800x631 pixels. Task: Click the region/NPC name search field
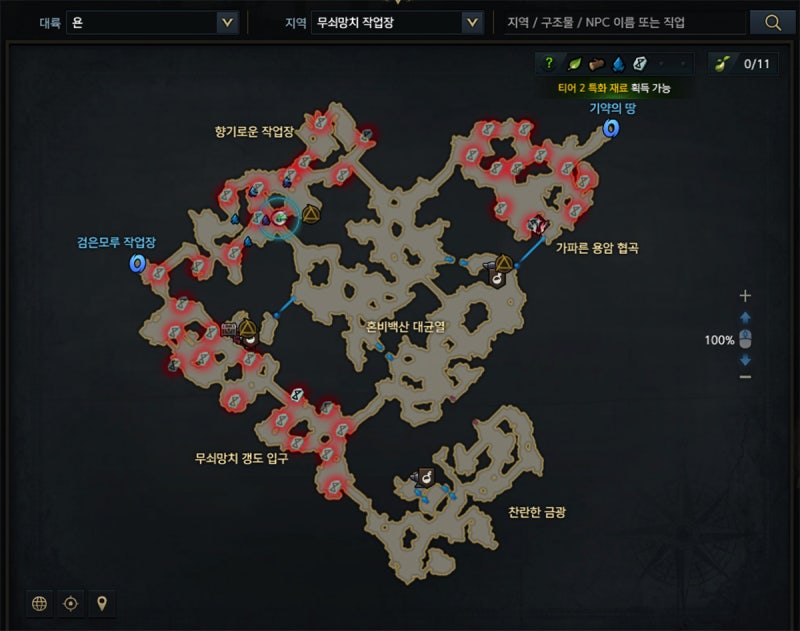point(624,22)
